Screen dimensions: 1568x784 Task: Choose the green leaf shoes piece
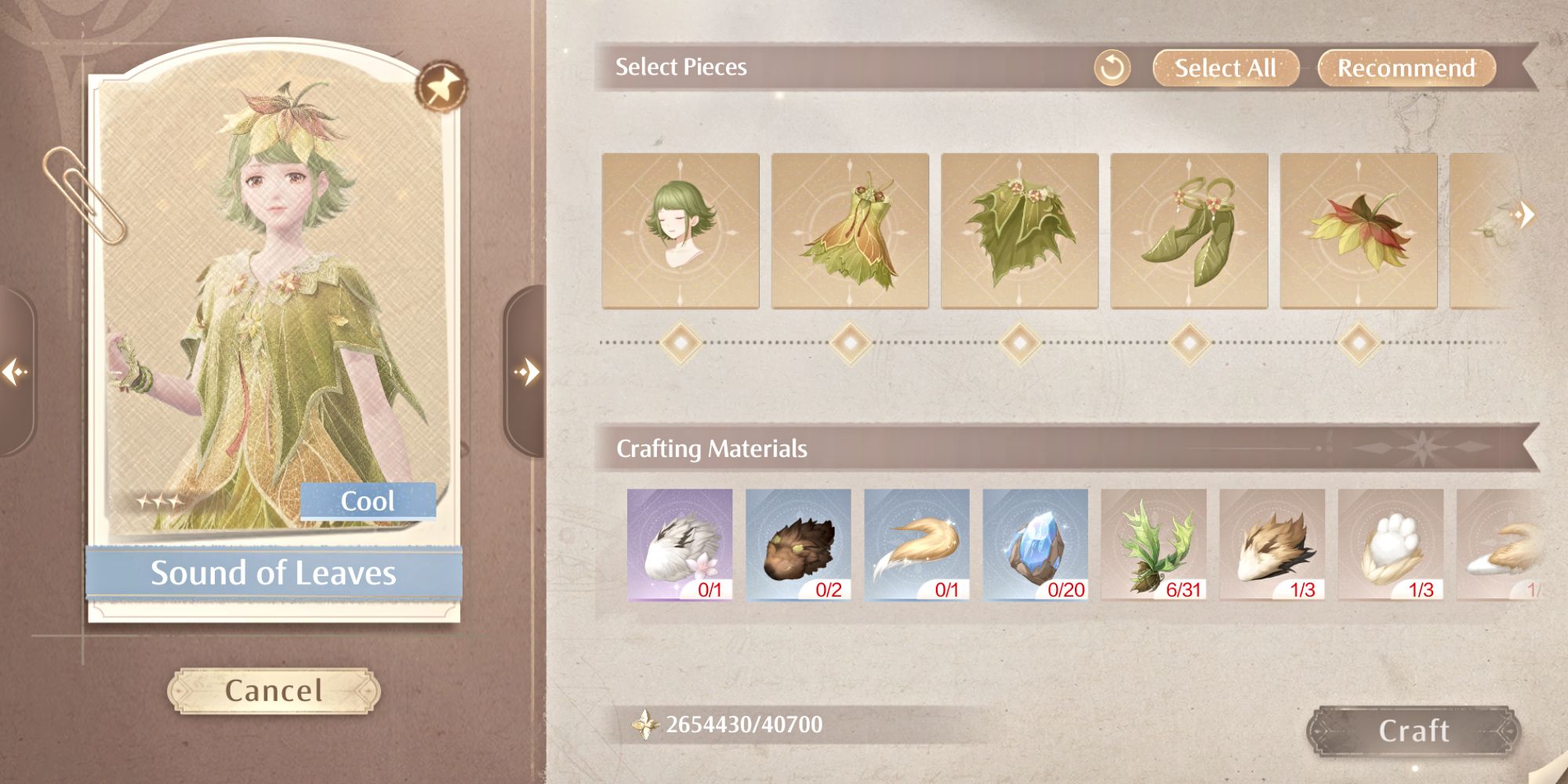click(x=1189, y=230)
